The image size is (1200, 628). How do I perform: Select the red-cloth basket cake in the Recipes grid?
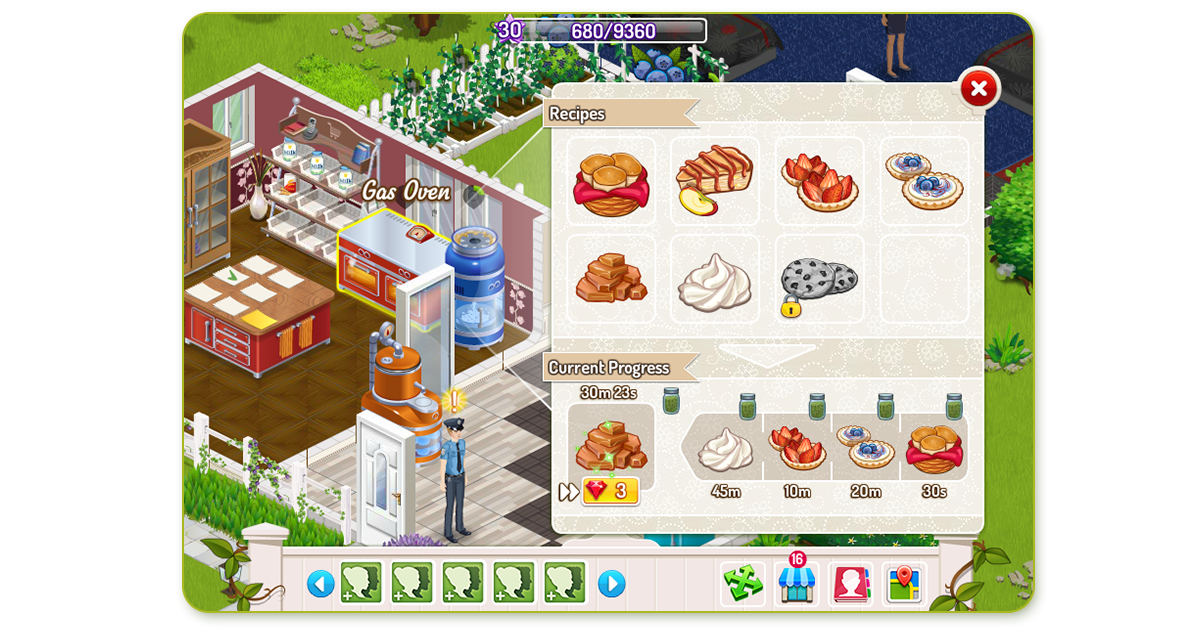coord(611,181)
